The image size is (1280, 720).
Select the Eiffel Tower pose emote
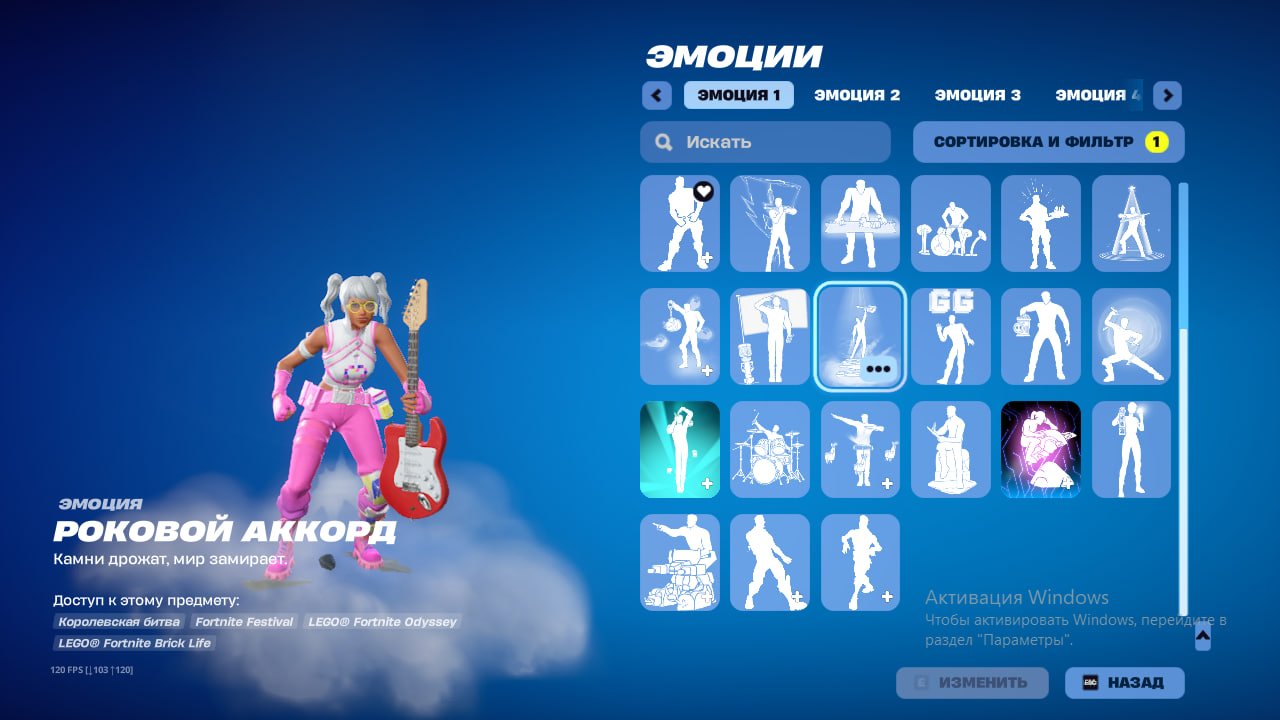(x=1131, y=224)
